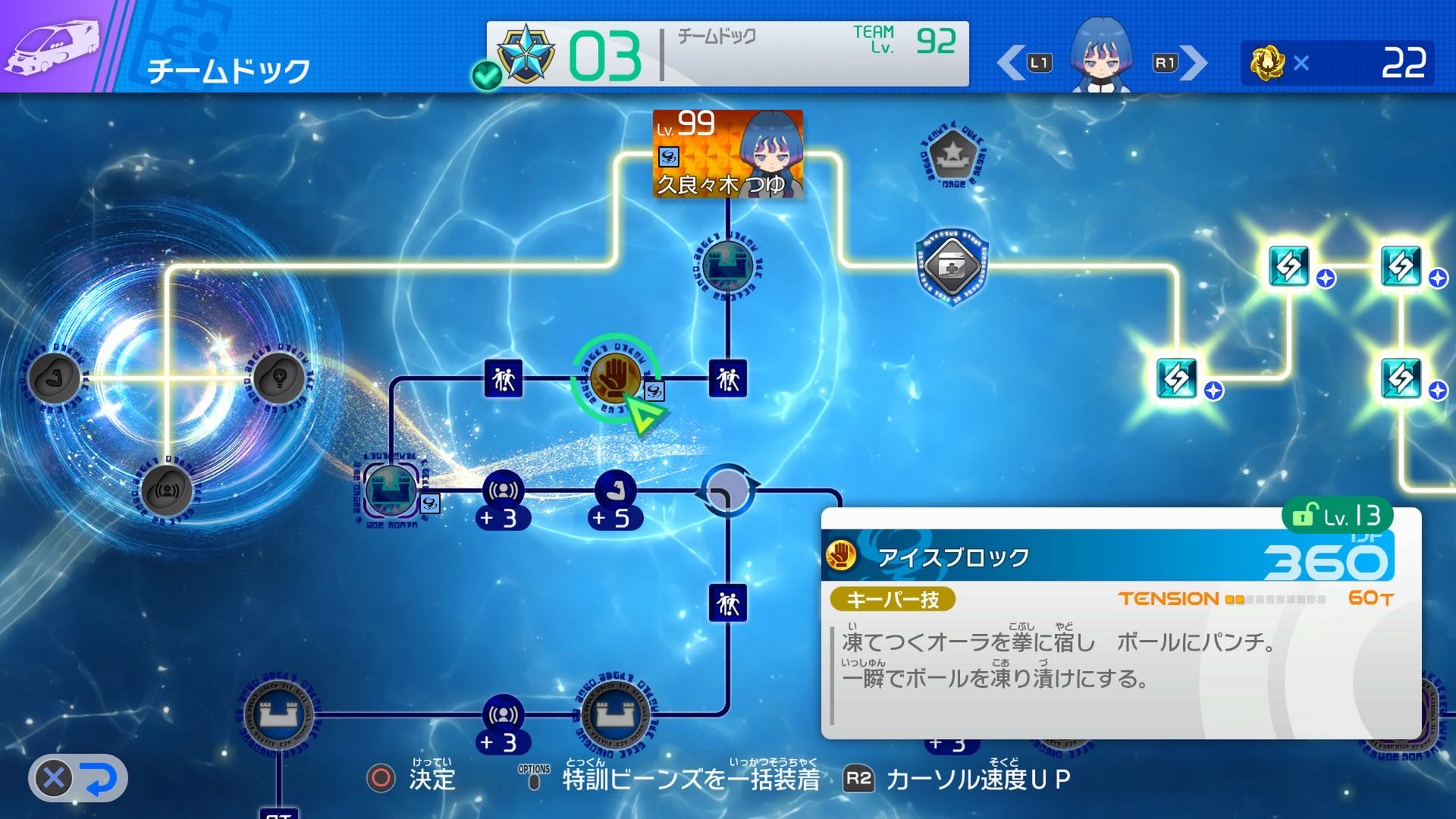
Task: Open the Lv. 99 character card
Action: (x=727, y=155)
